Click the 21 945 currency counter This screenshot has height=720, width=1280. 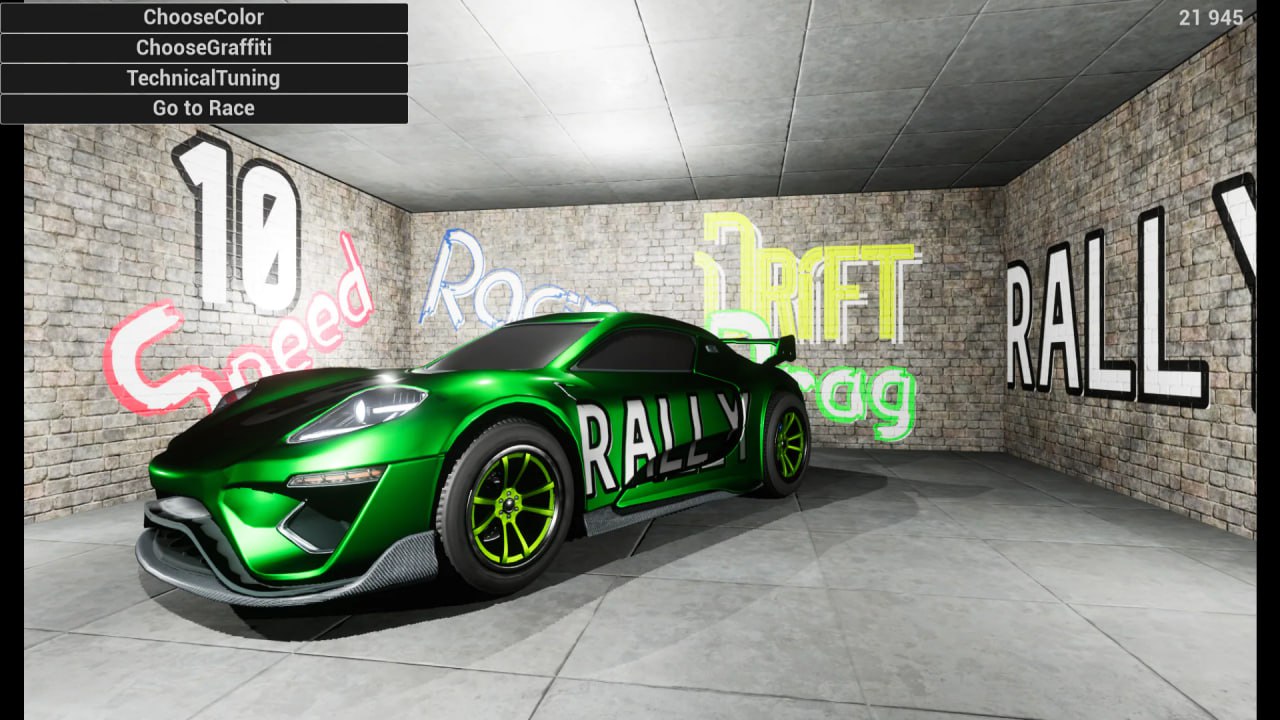tap(1210, 17)
